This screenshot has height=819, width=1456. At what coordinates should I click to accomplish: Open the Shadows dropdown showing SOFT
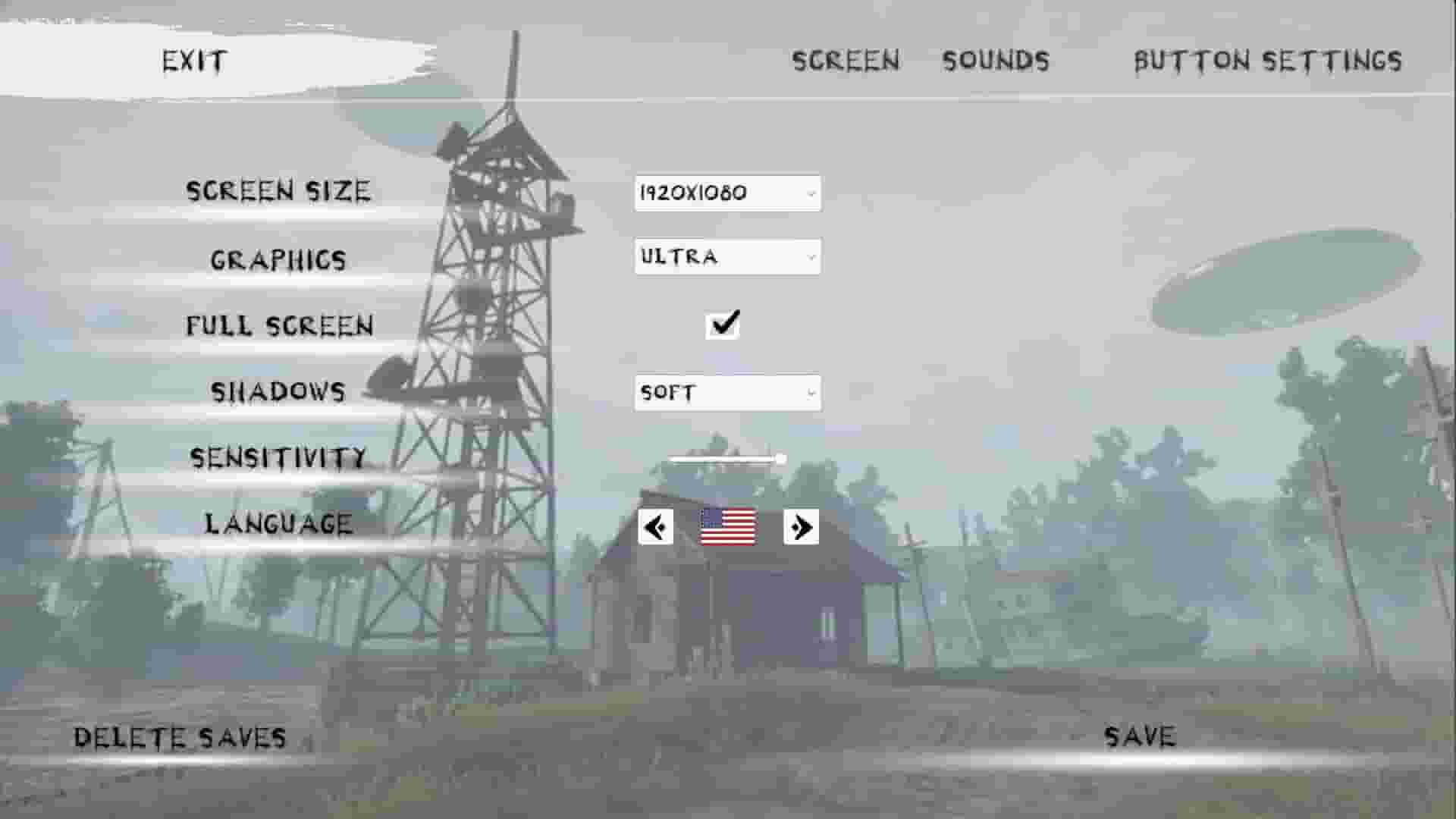coord(726,393)
